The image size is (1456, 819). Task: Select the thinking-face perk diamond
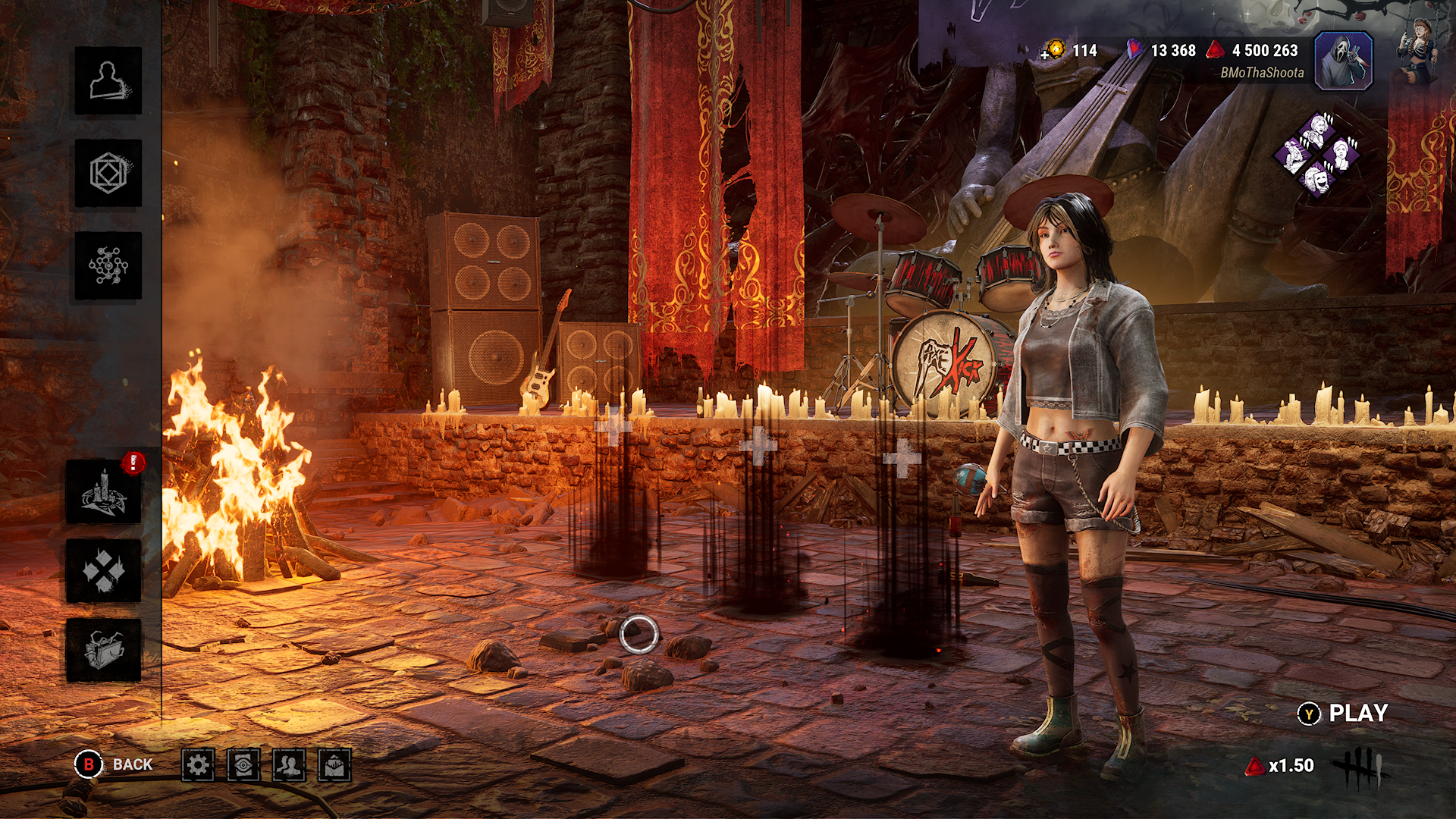pyautogui.click(x=1343, y=155)
